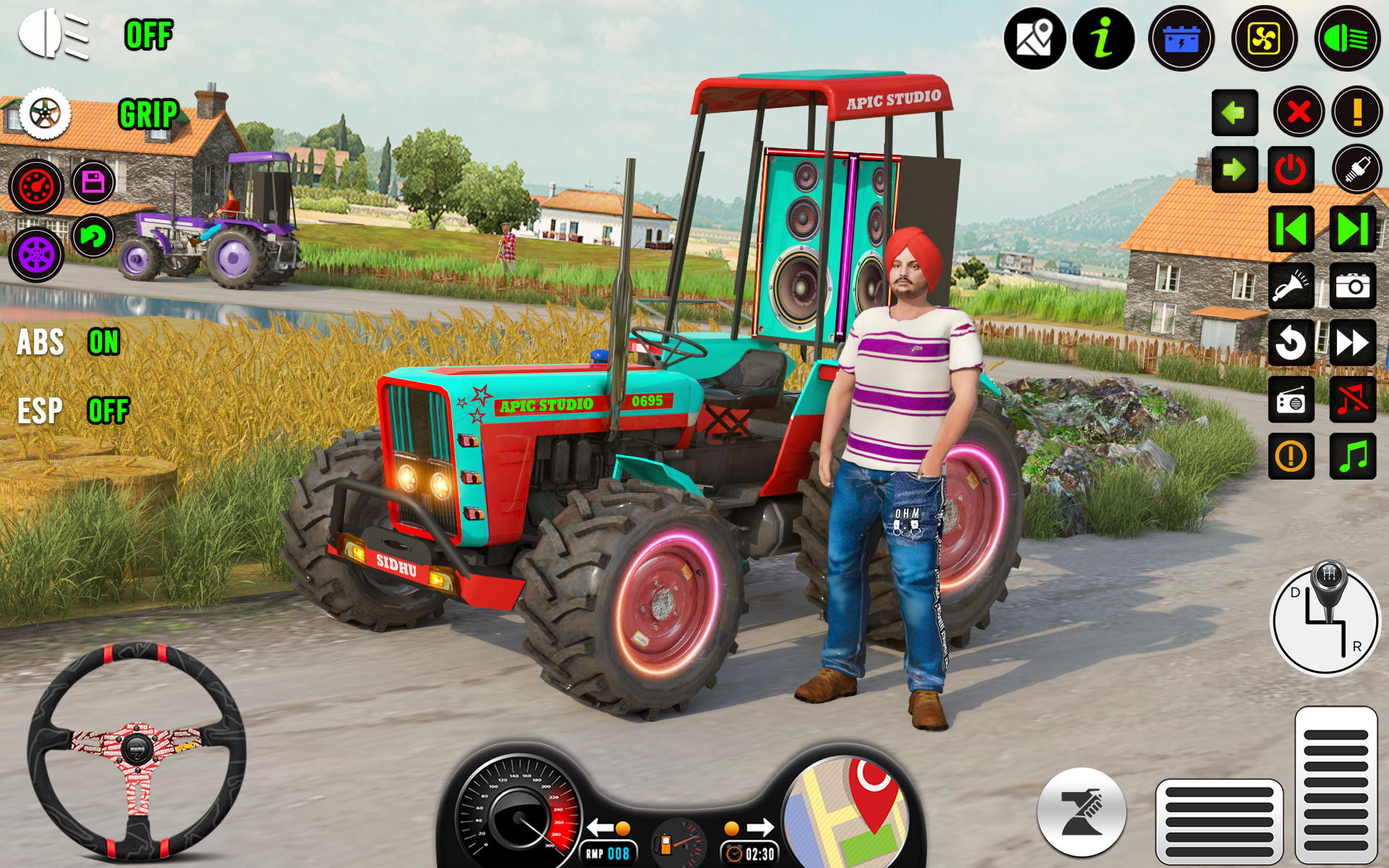Step on the tall accelerator pedal
This screenshot has width=1389, height=868.
point(1335,785)
